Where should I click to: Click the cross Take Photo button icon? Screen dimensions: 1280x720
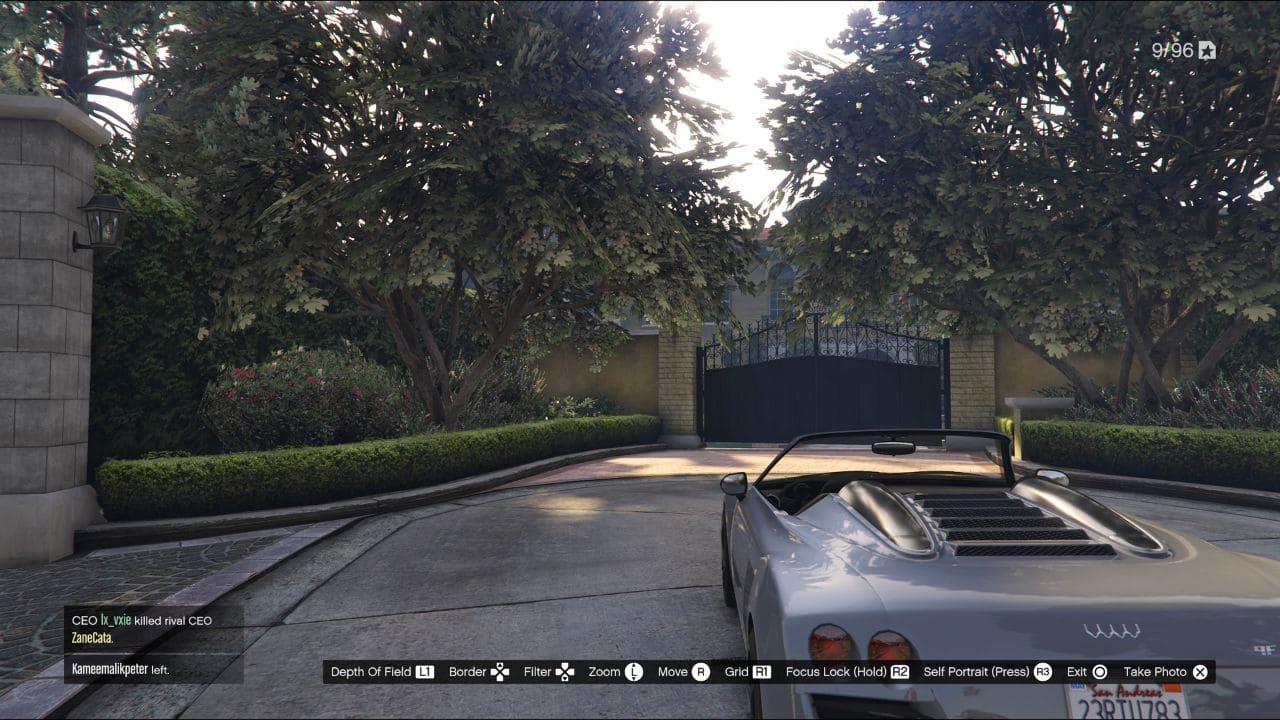[x=1199, y=671]
